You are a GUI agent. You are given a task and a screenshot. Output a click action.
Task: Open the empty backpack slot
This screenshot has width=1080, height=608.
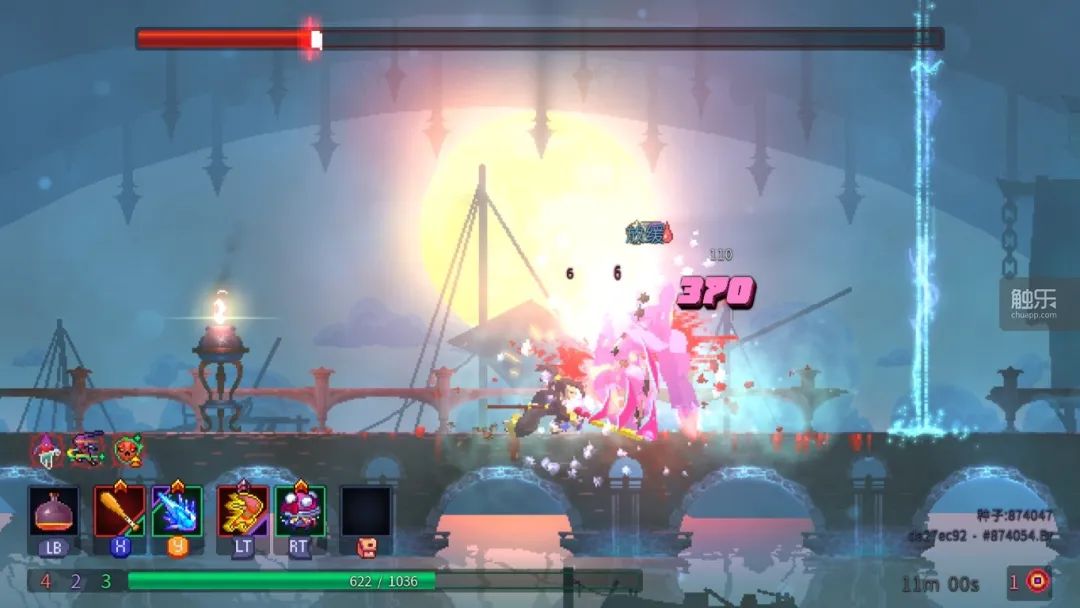click(x=366, y=512)
